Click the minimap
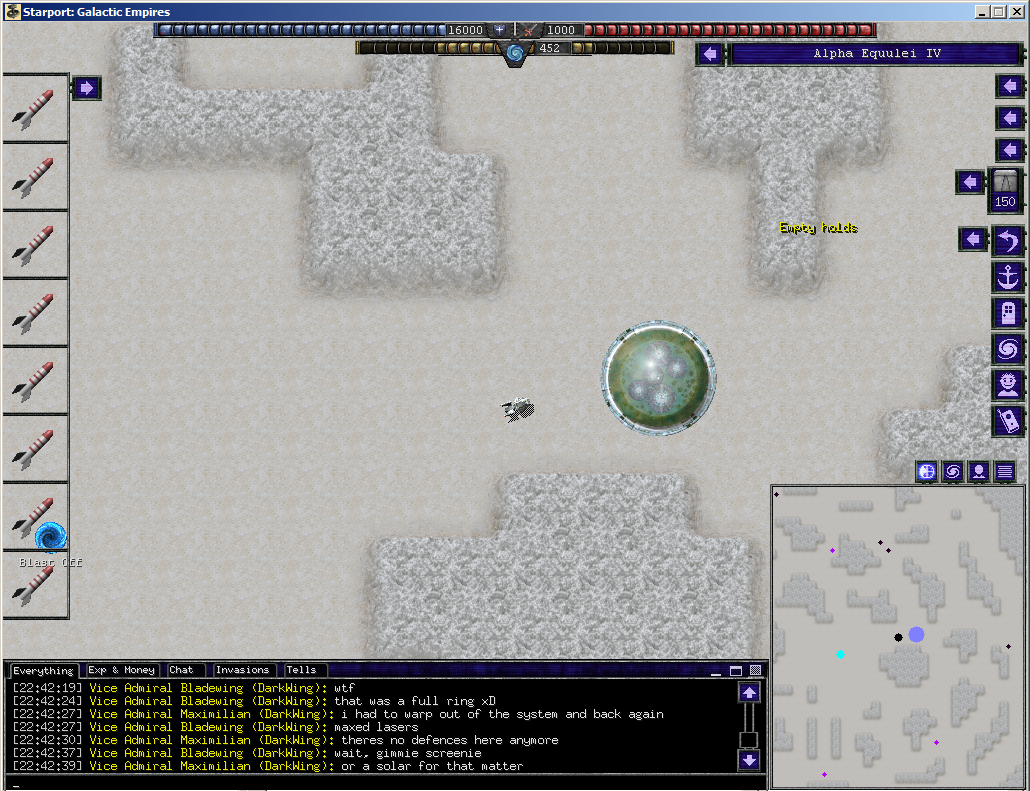Screen dimensions: 1030x791 898,636
